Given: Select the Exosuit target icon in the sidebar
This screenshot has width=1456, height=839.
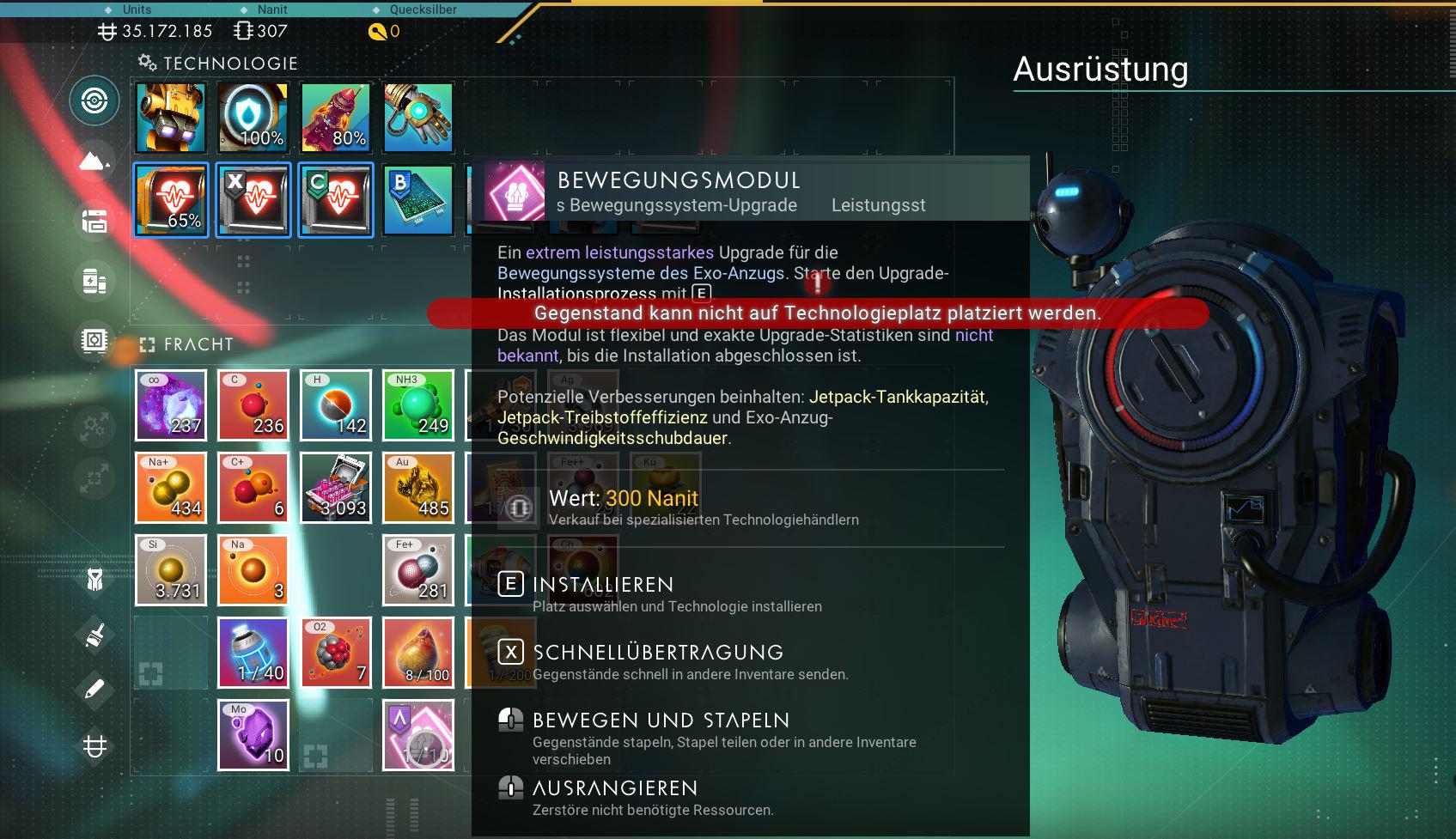Looking at the screenshot, I should click(x=94, y=100).
